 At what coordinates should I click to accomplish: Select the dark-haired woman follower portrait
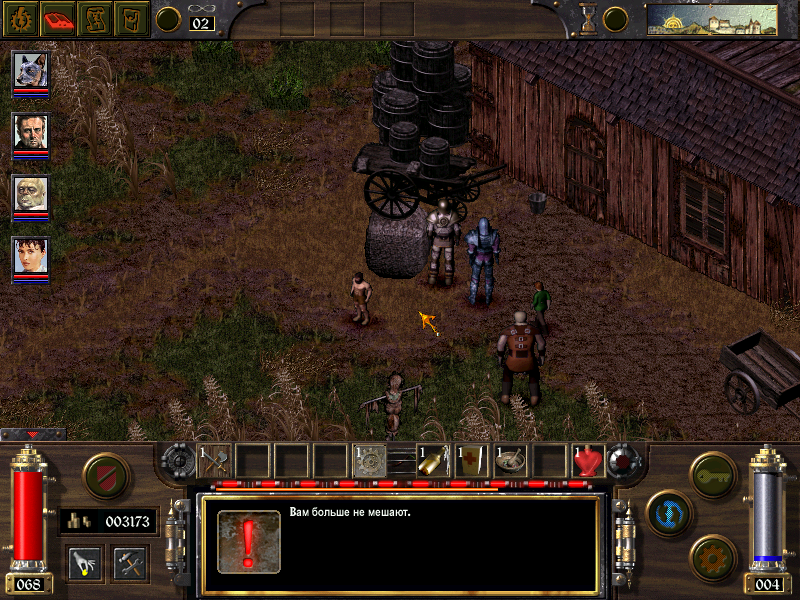(x=31, y=258)
